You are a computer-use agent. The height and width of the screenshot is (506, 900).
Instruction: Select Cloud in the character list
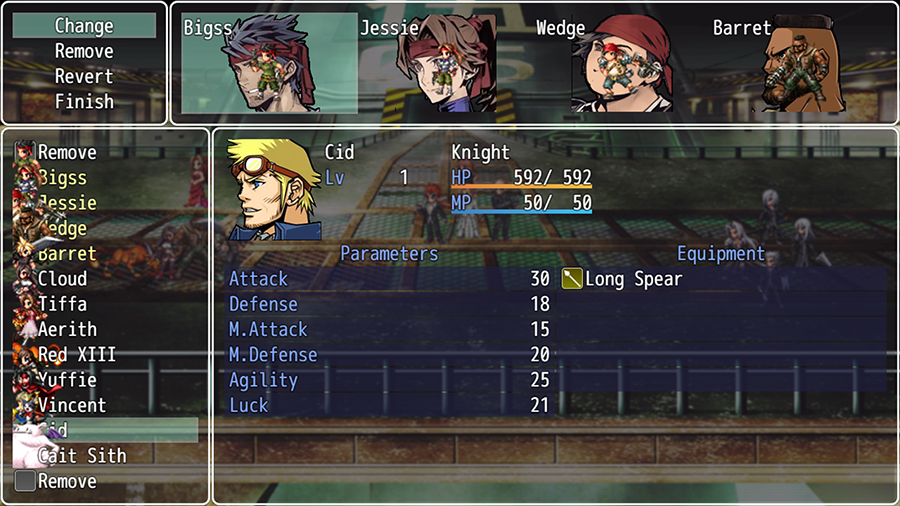click(62, 279)
